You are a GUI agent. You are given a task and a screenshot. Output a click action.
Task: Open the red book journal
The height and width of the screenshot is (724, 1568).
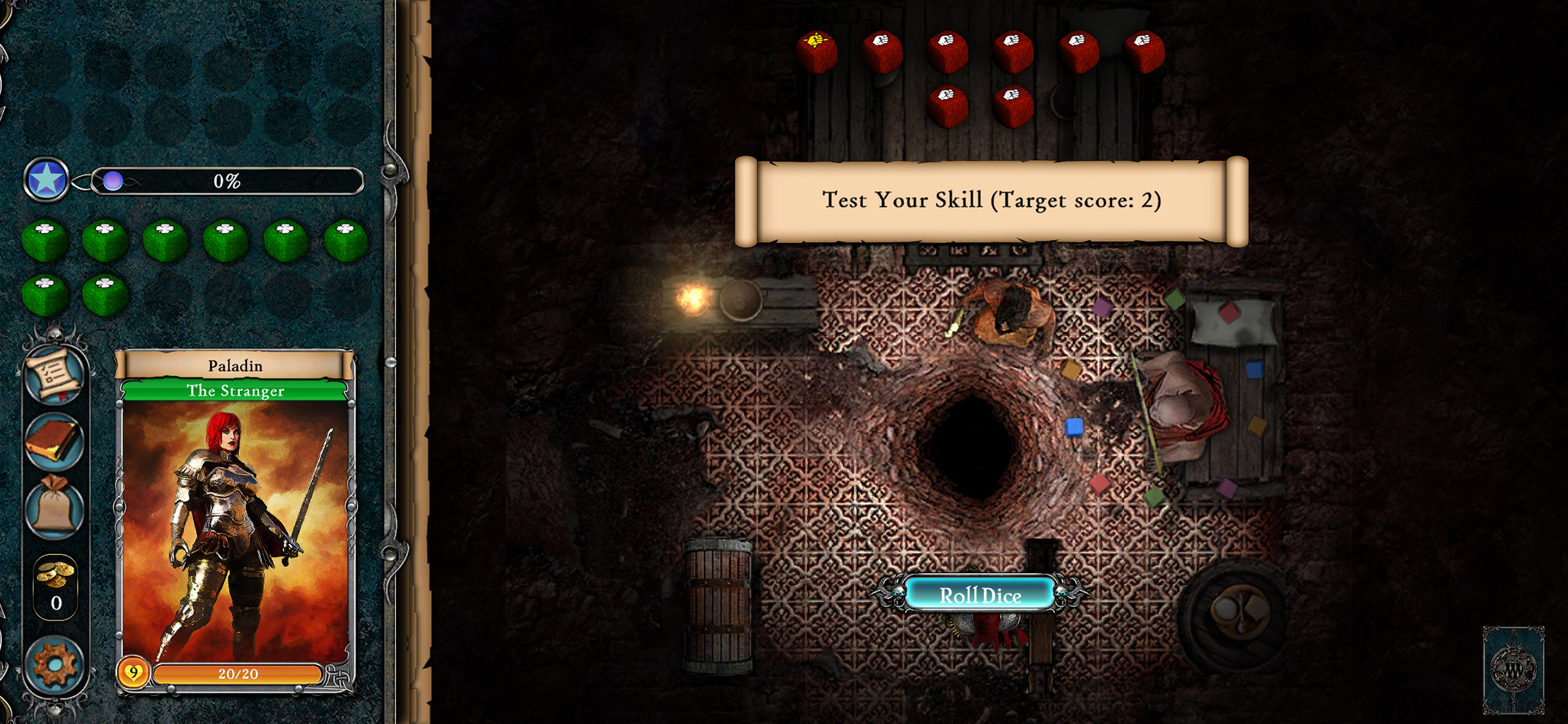(x=54, y=441)
